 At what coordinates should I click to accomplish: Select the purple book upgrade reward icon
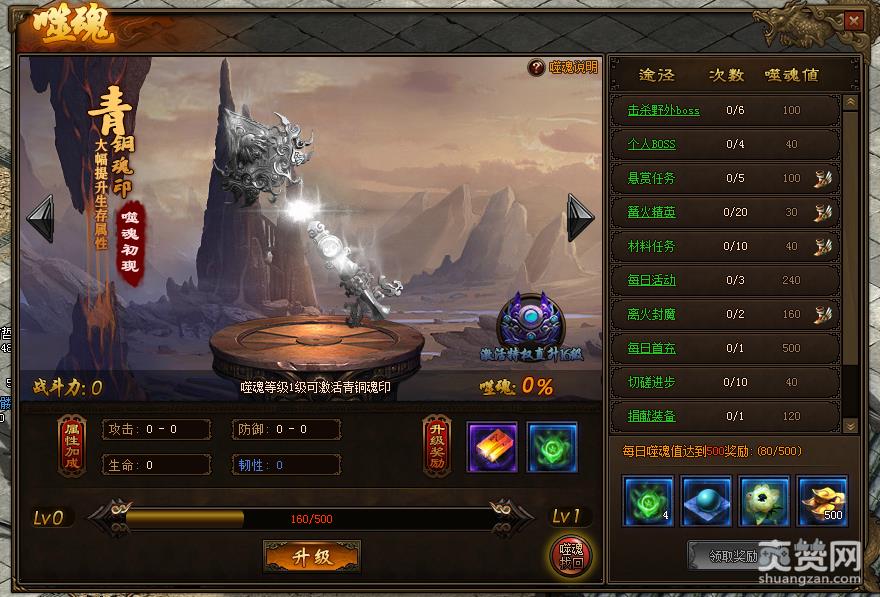click(492, 447)
